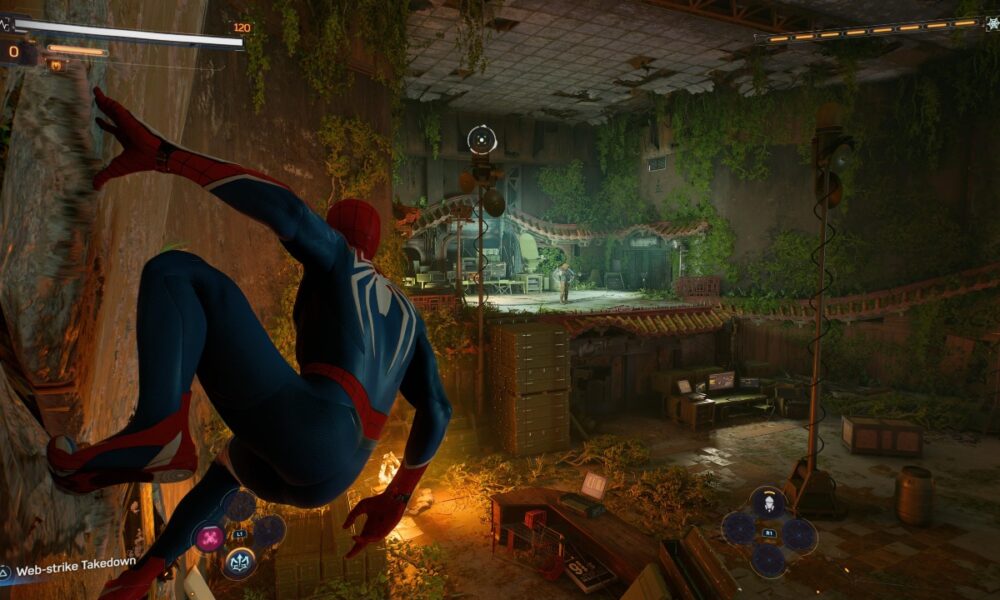Activate the spider-arms ability icon

pos(239,562)
